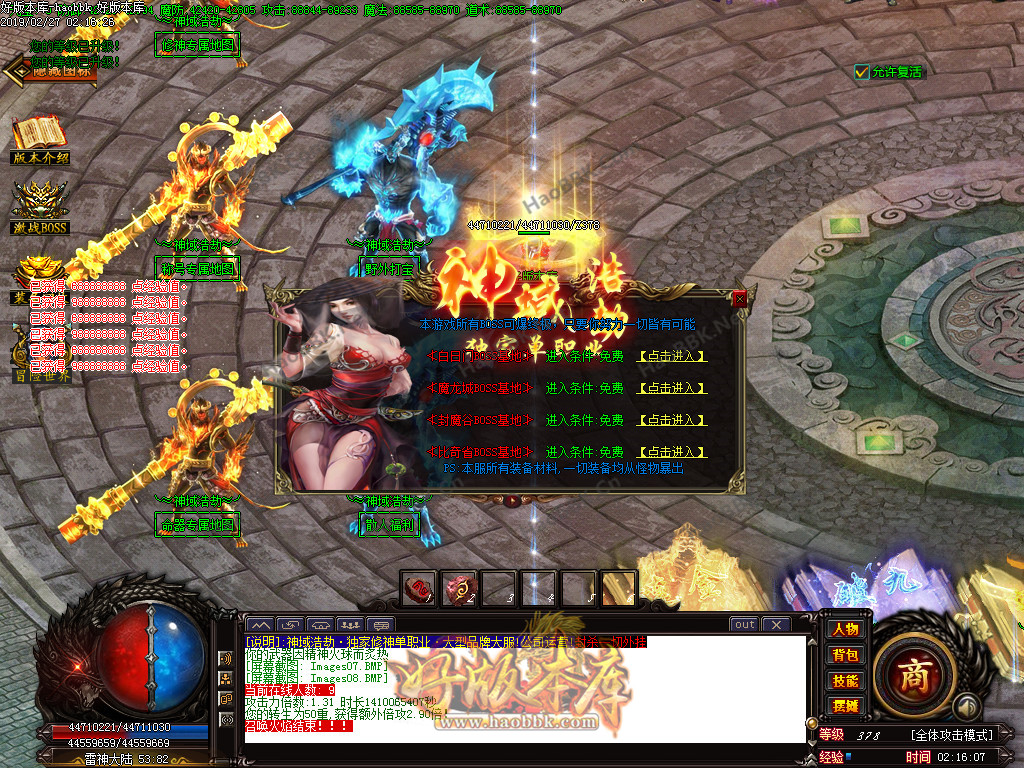
Task: Open the 版本介绍 book icon
Action: (40, 139)
